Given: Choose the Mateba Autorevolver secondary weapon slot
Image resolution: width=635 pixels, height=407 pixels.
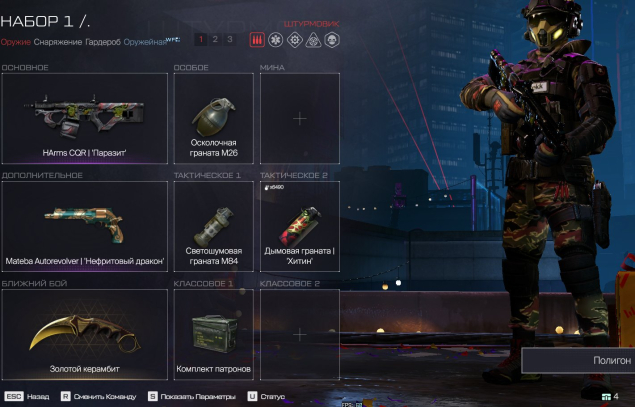Looking at the screenshot, I should 84,227.
